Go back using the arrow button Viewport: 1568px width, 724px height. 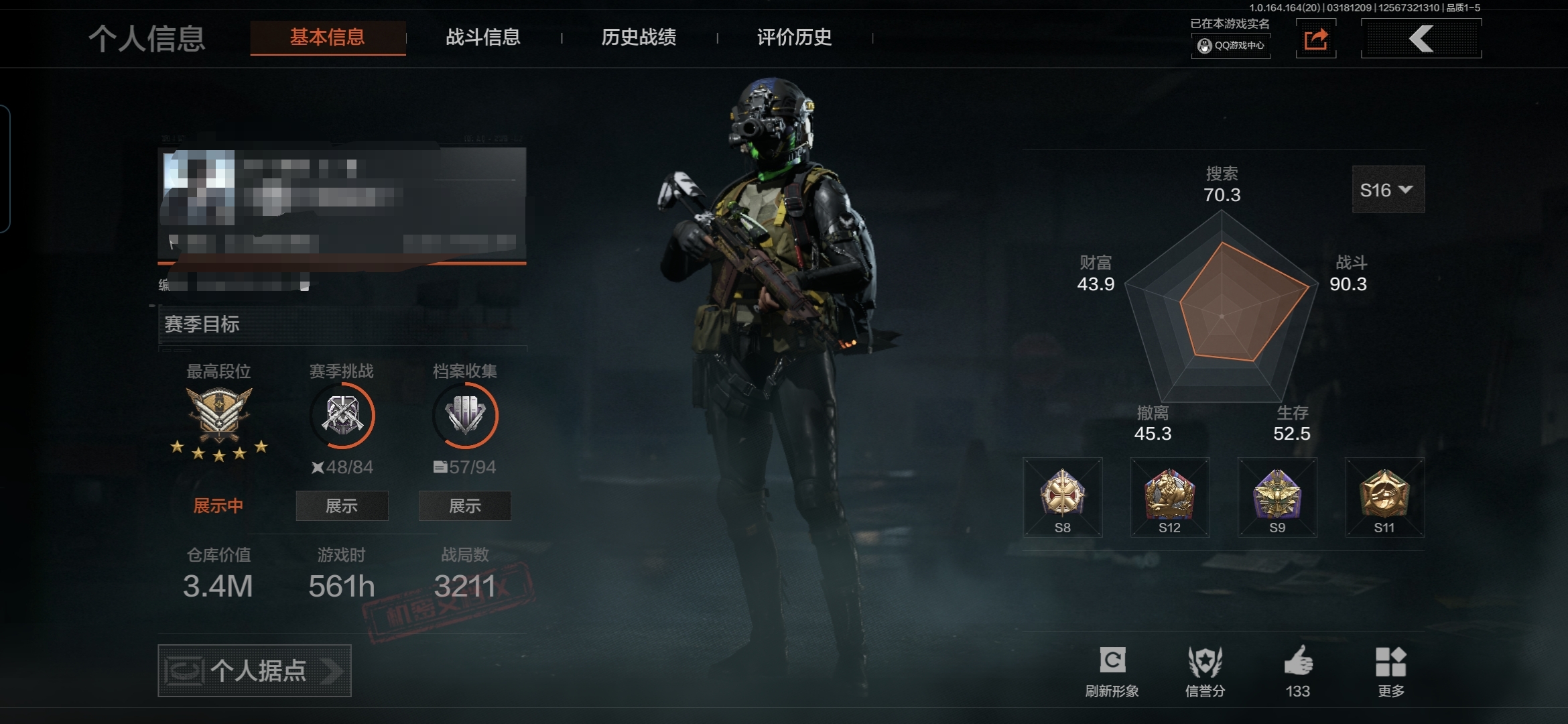point(1421,39)
